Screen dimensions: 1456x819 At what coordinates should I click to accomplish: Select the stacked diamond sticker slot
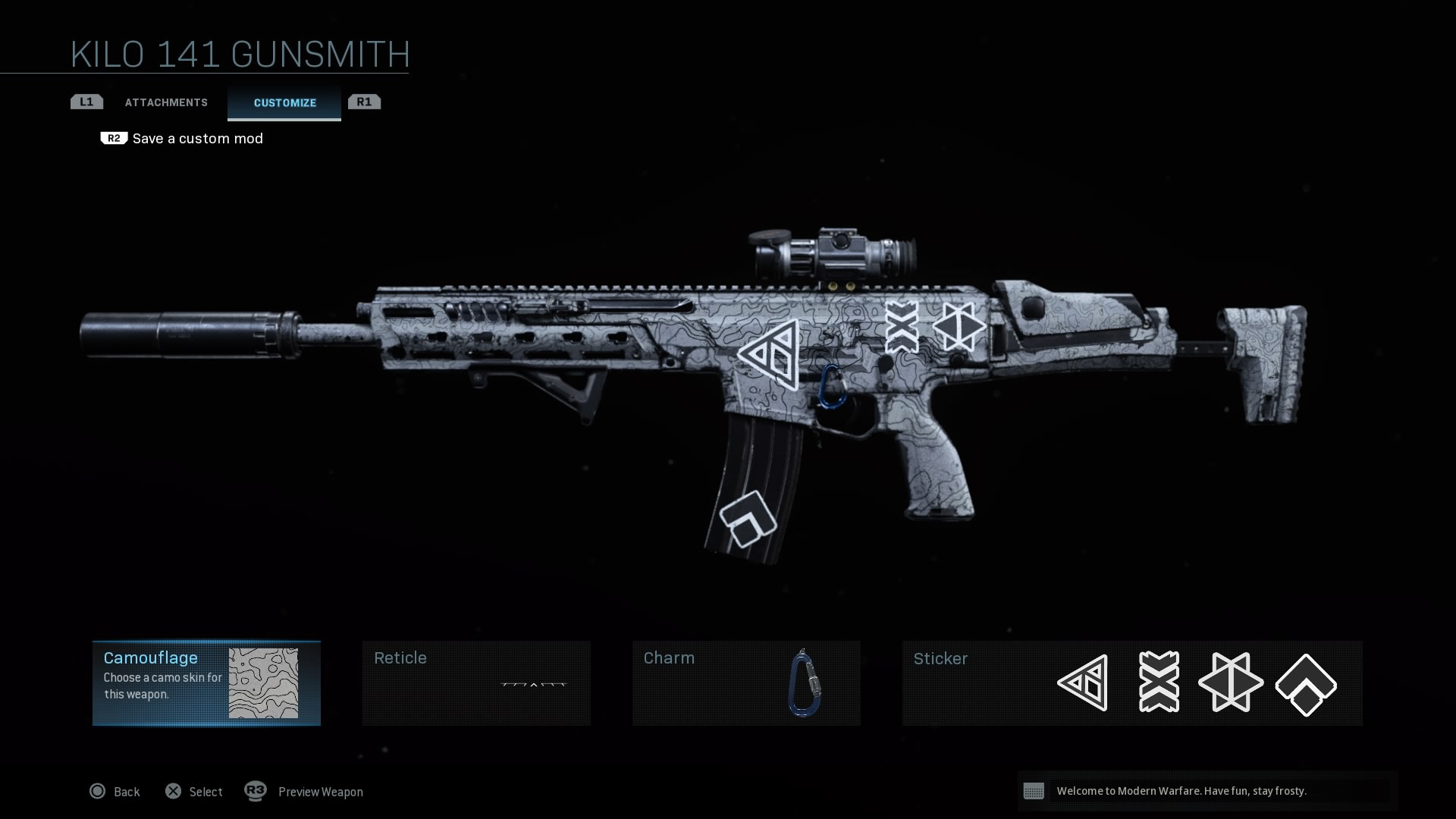[x=1306, y=684]
